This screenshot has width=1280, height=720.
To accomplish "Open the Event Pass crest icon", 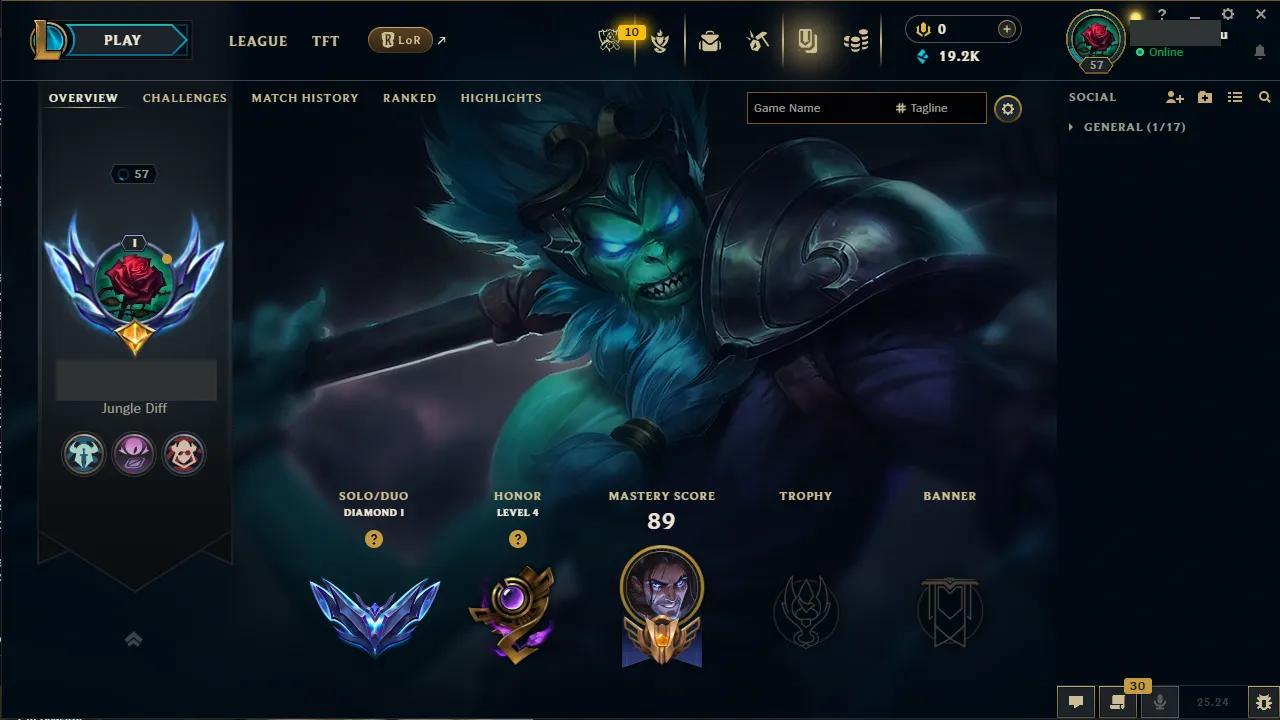I will 660,42.
